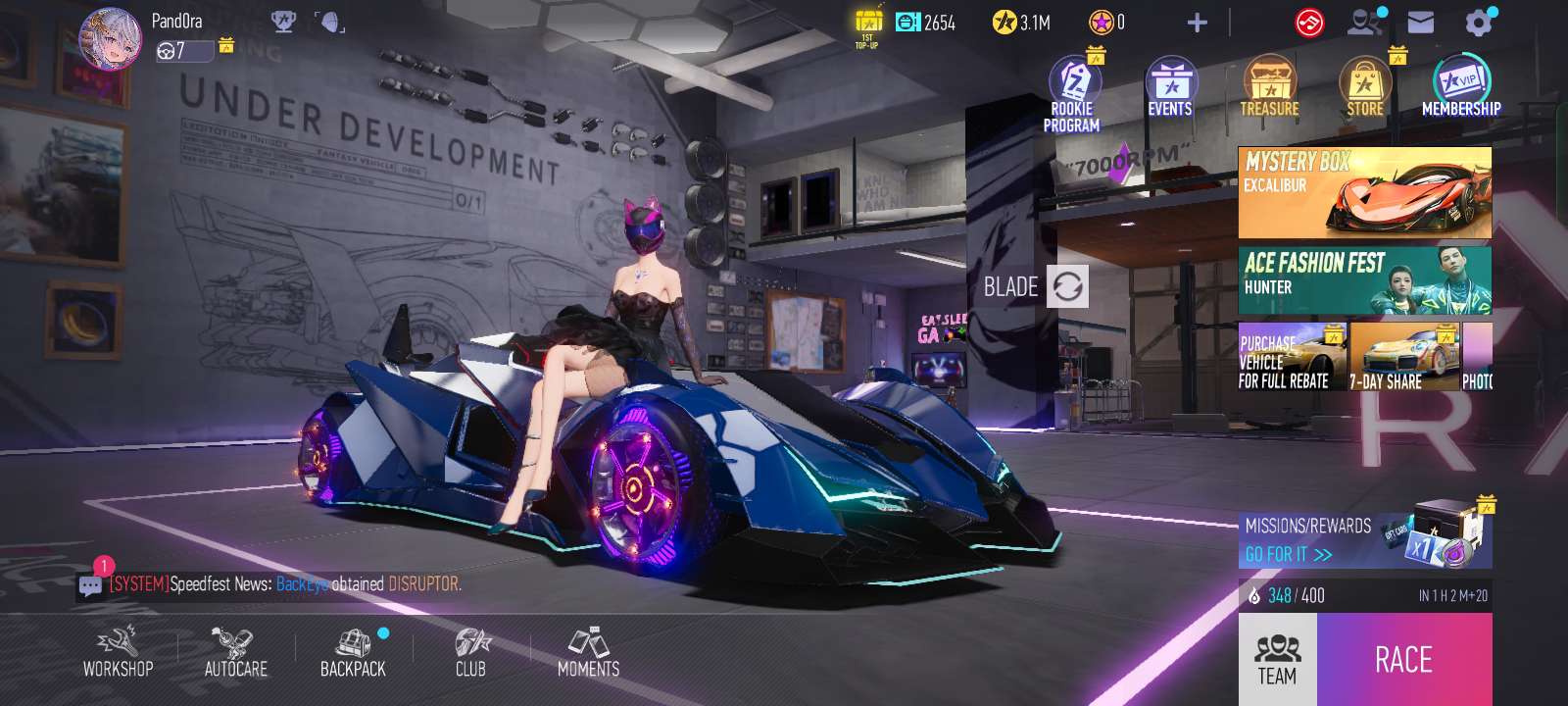Open the Backpack
The width and height of the screenshot is (1568, 706).
(x=353, y=653)
